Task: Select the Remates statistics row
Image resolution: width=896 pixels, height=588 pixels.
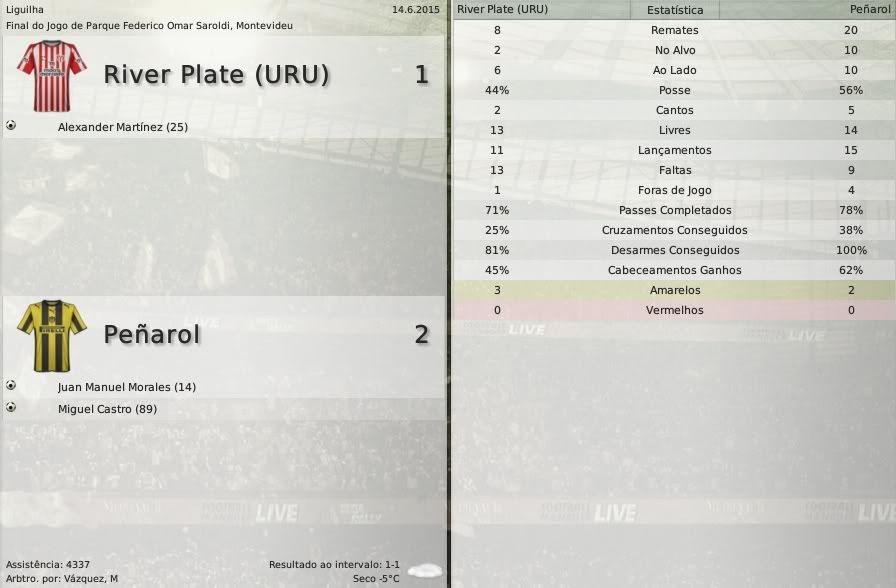Action: click(674, 30)
